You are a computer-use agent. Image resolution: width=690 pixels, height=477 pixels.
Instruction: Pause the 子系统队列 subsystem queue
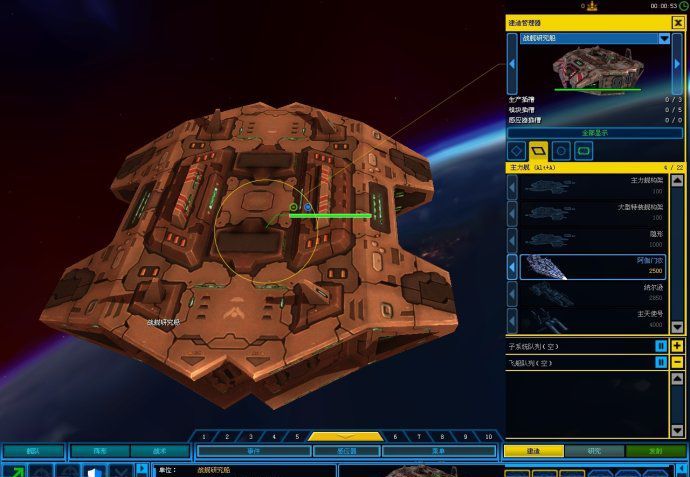click(661, 346)
